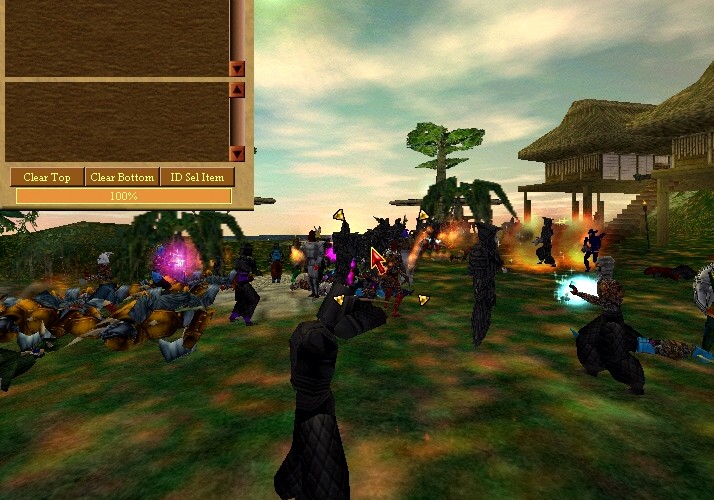
Task: Clear the bottom text pane
Action: (122, 177)
